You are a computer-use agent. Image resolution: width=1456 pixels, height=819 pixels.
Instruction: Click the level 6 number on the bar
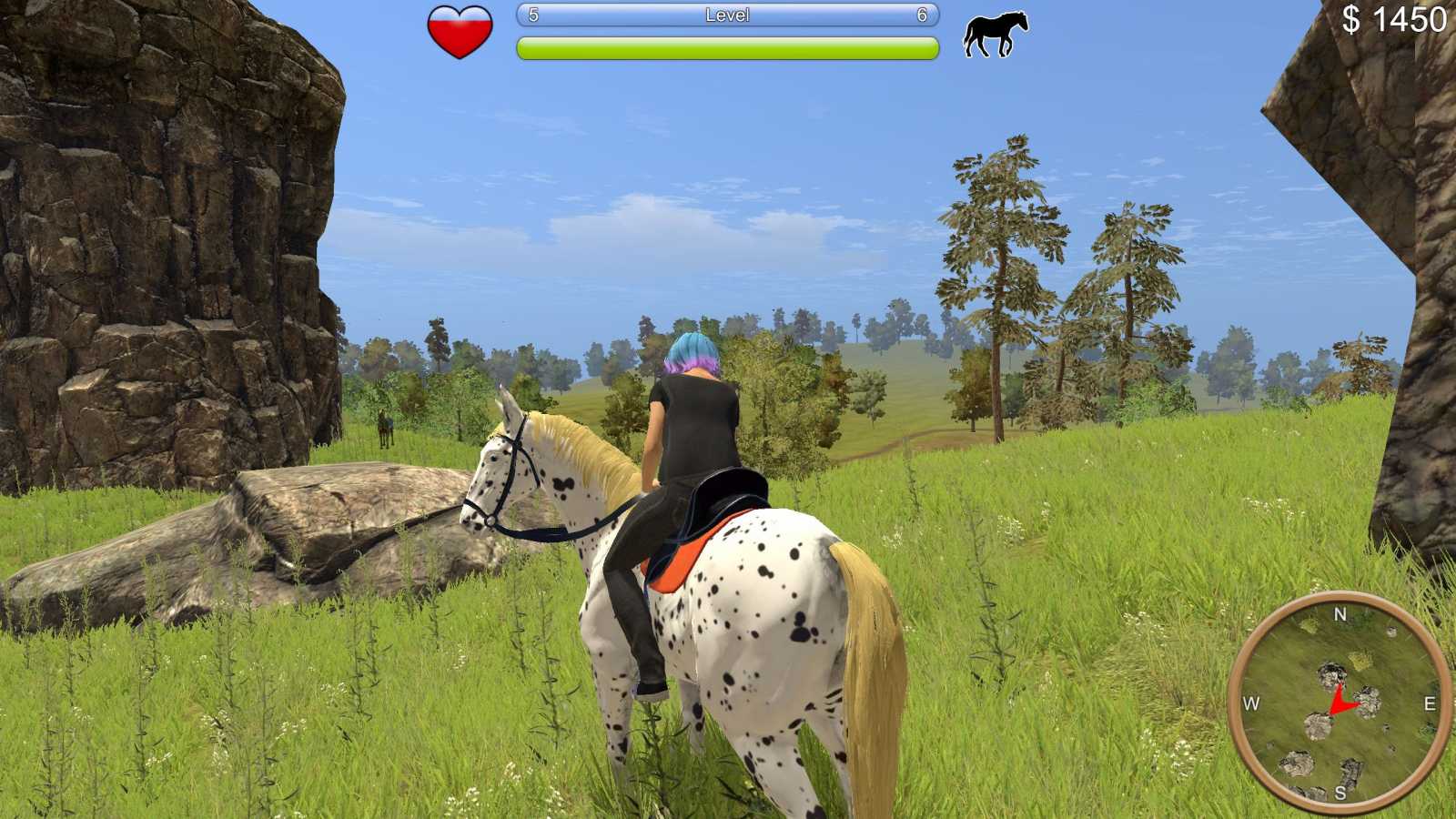(x=921, y=15)
